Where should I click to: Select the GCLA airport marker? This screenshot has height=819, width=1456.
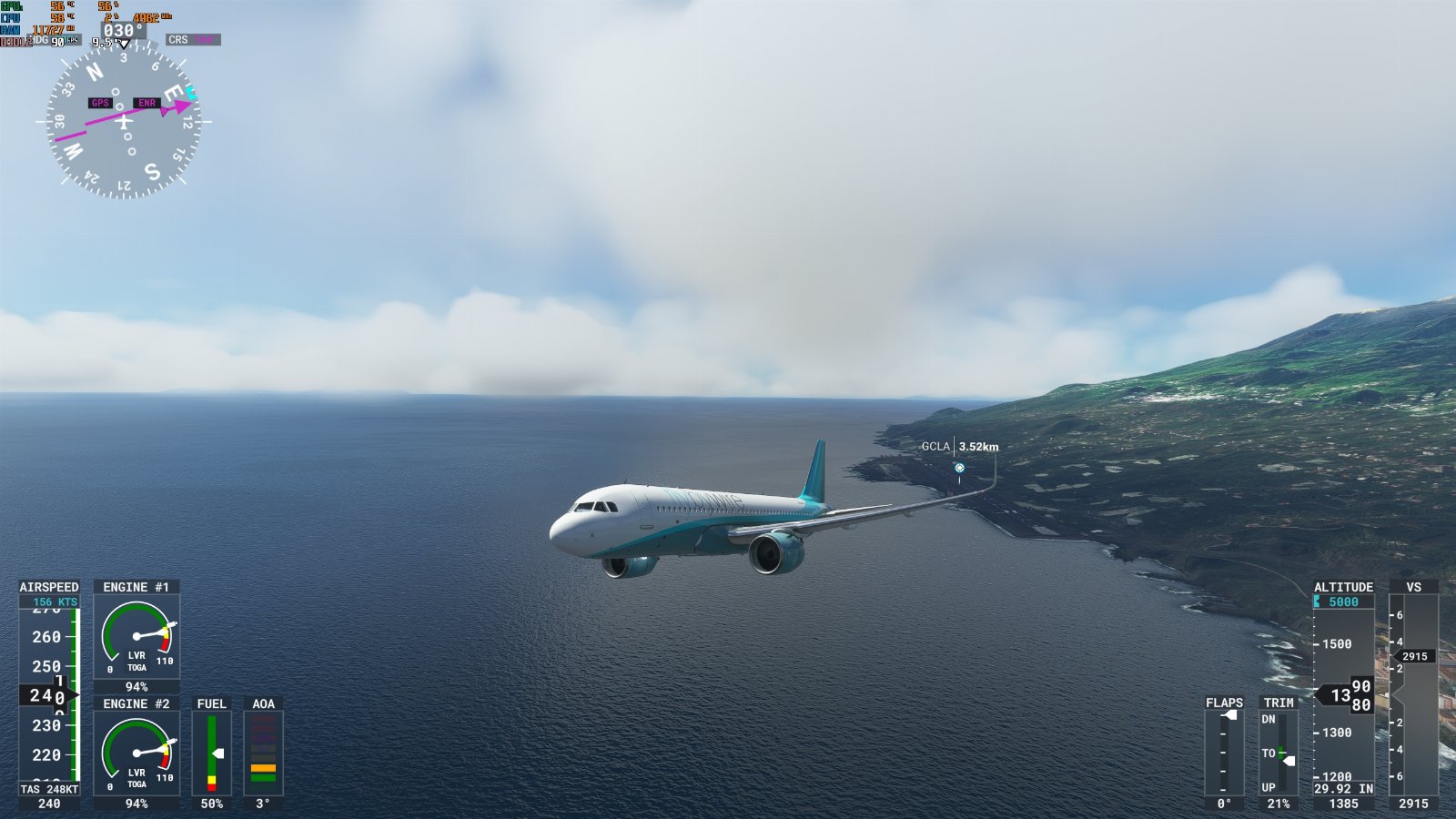point(959,468)
